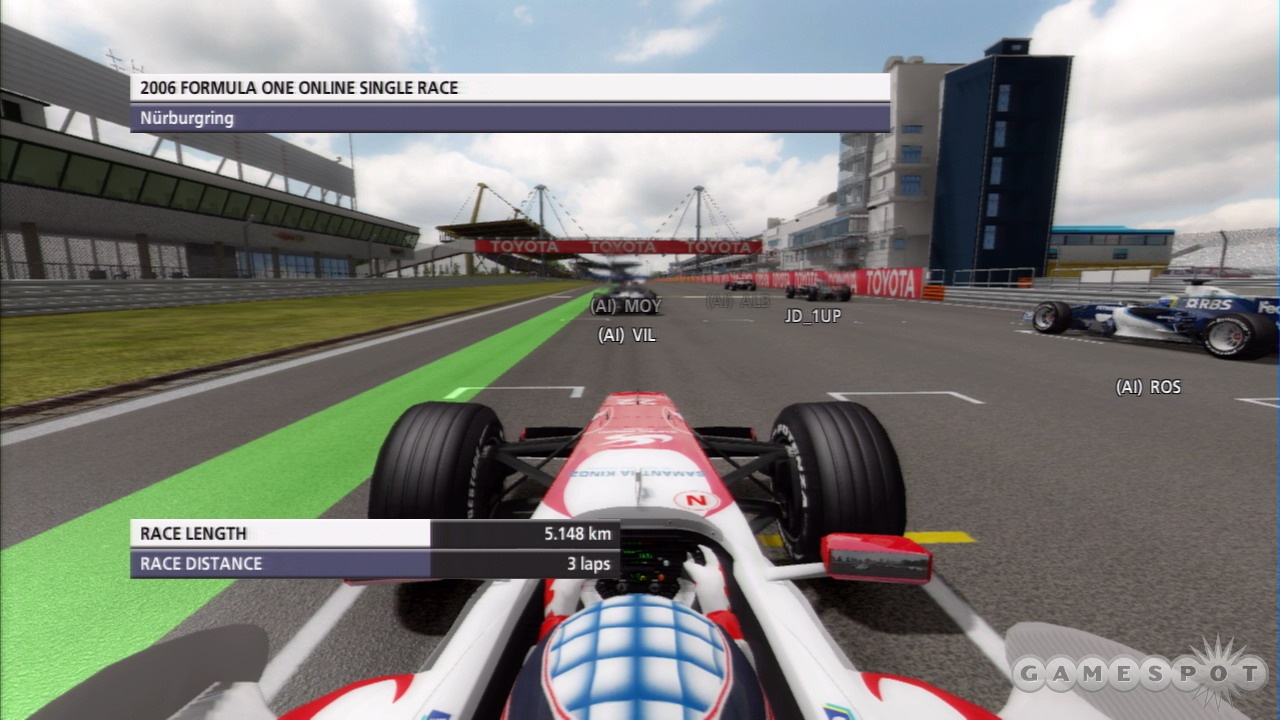Click the Nürburgring track name bar
The width and height of the screenshot is (1280, 720).
point(509,118)
